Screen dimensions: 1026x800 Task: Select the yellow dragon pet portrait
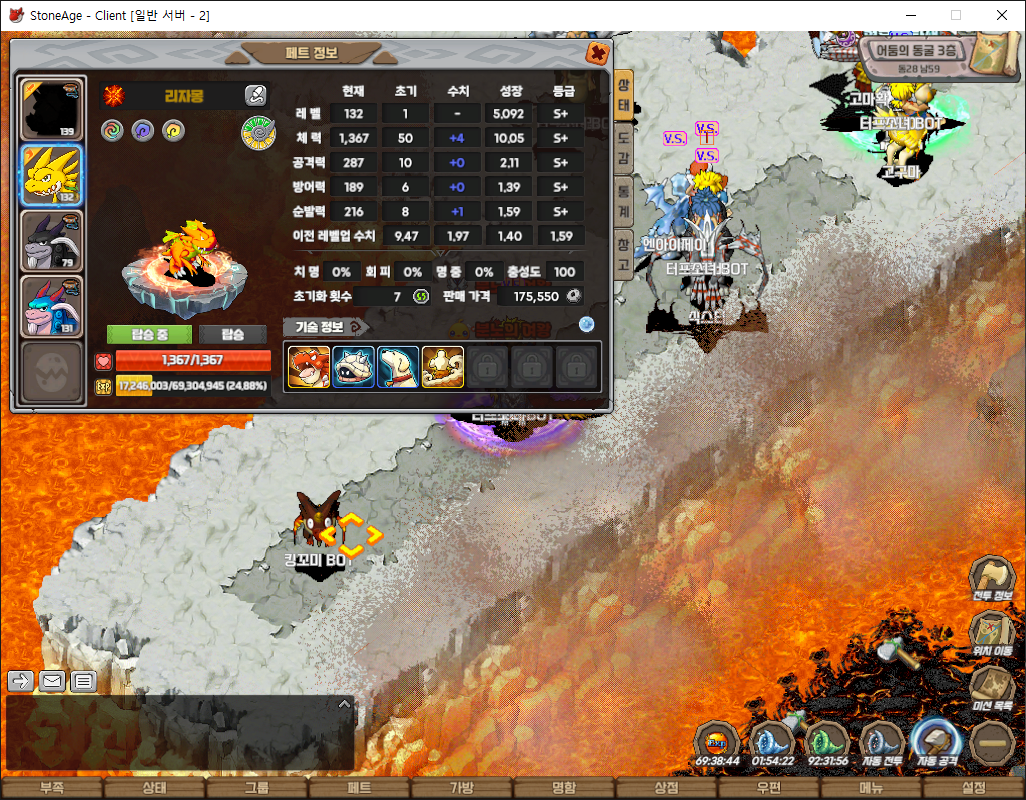[x=52, y=175]
